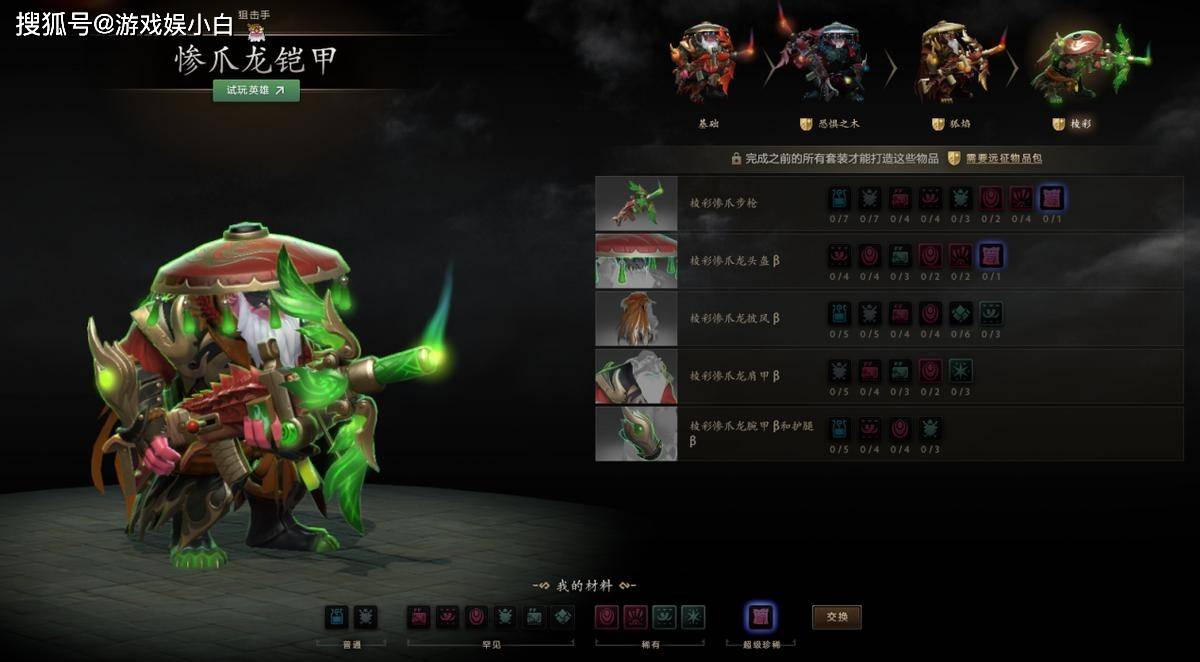Choose the 狐焰 armor style
1200x662 pixels.
pos(949,66)
